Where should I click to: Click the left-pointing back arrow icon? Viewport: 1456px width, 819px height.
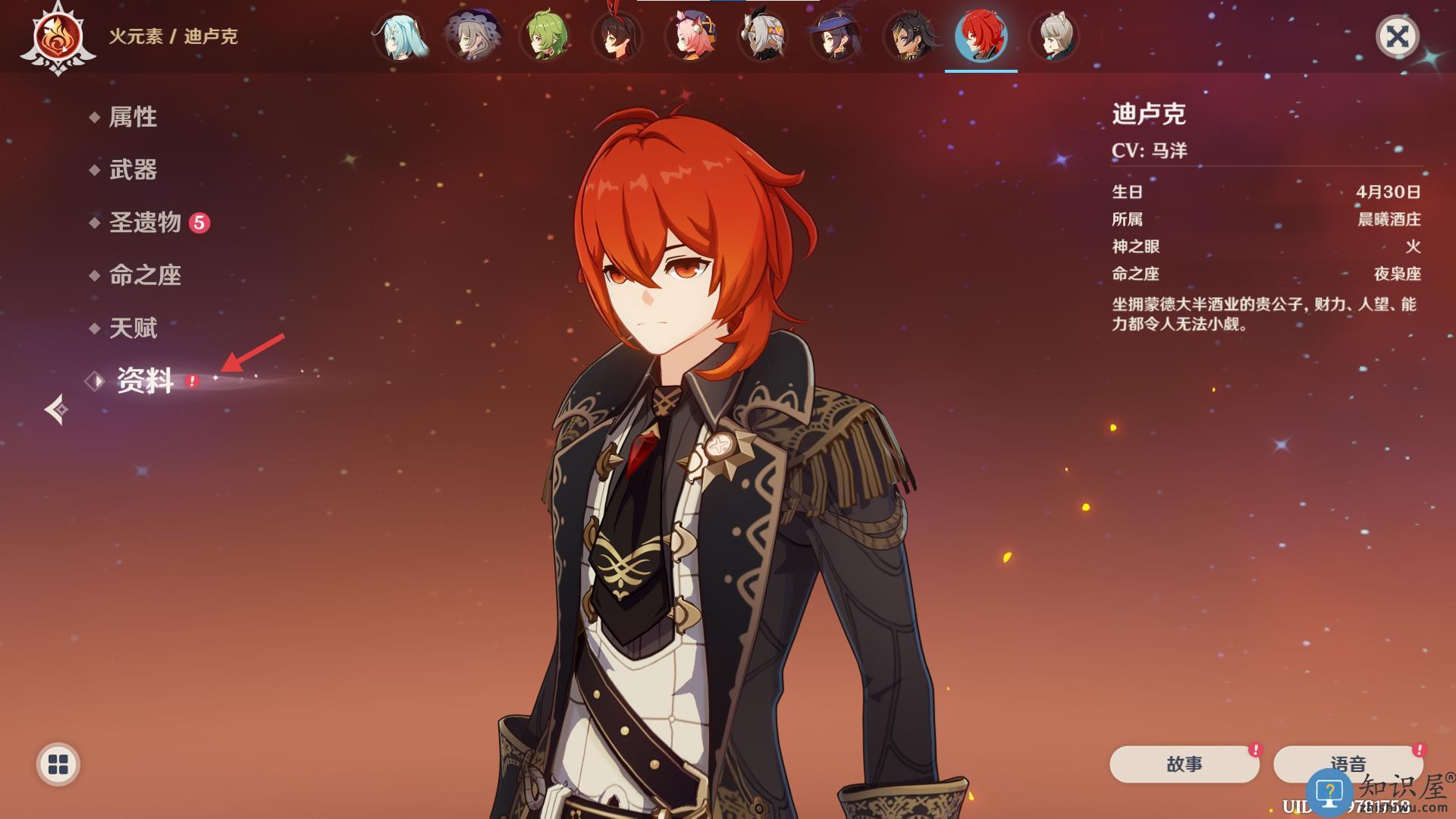56,409
